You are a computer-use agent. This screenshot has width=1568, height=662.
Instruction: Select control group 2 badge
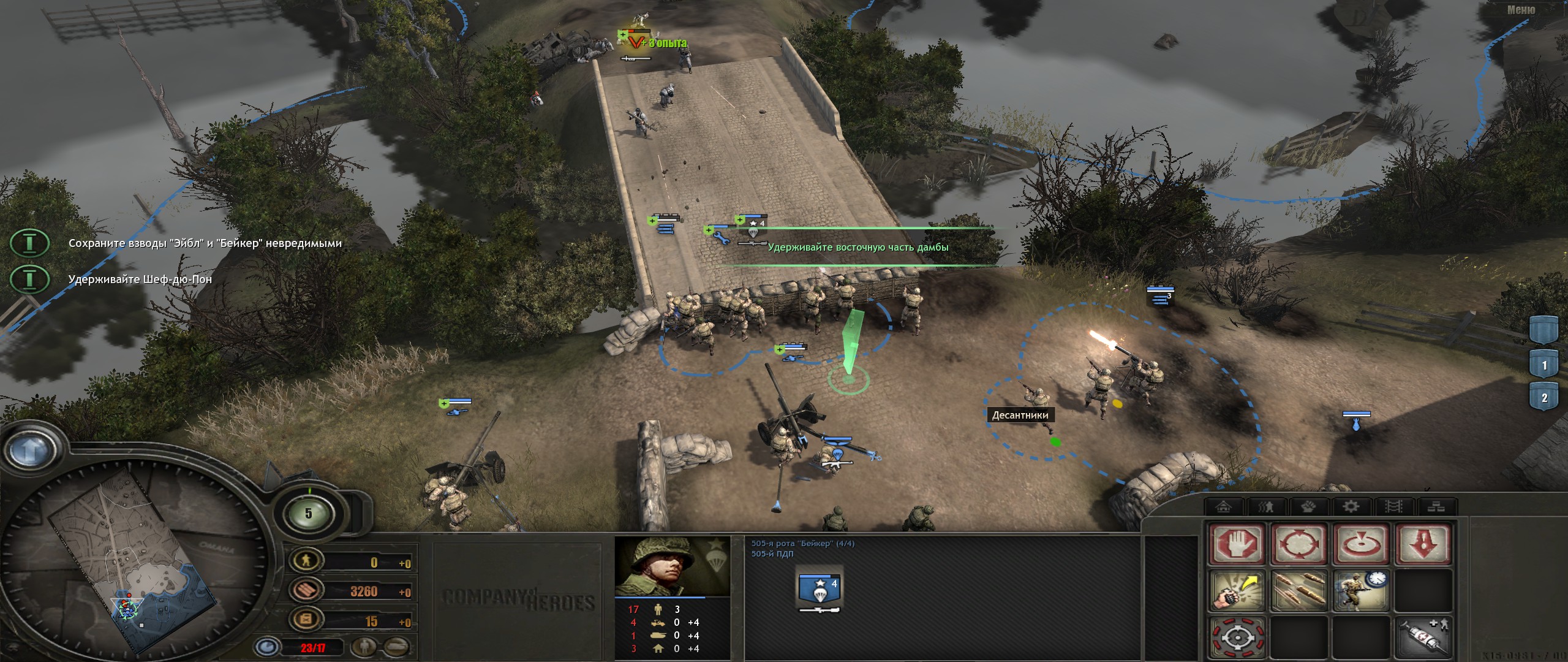click(x=1544, y=397)
